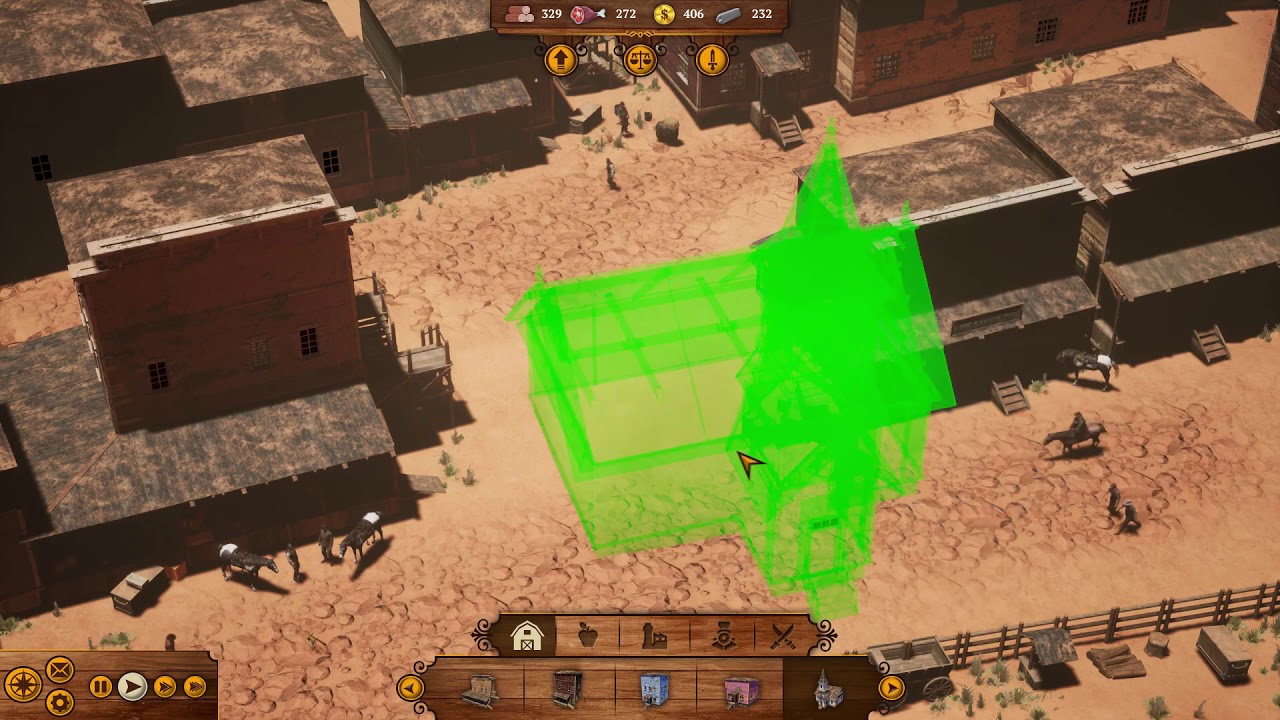This screenshot has height=720, width=1280.
Task: Pause the game speed
Action: (x=101, y=687)
